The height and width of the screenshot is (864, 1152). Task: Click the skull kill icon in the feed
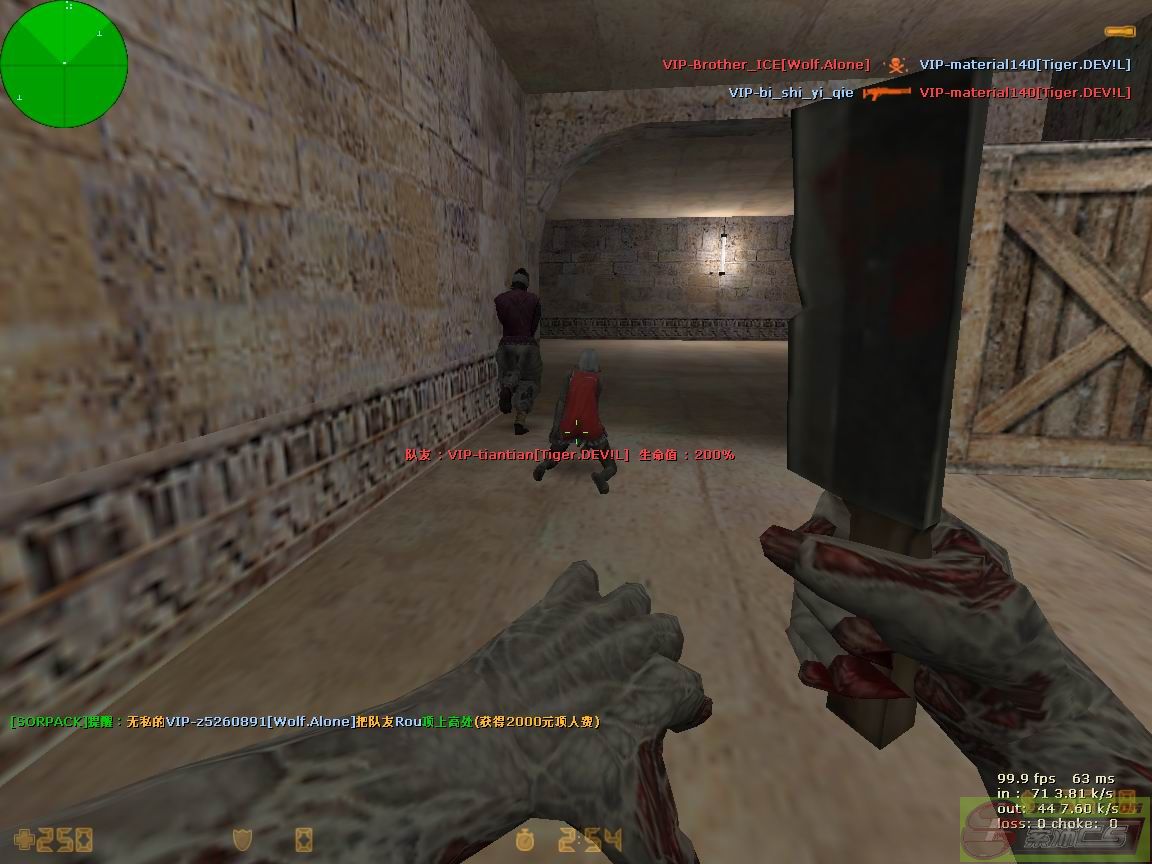click(897, 65)
